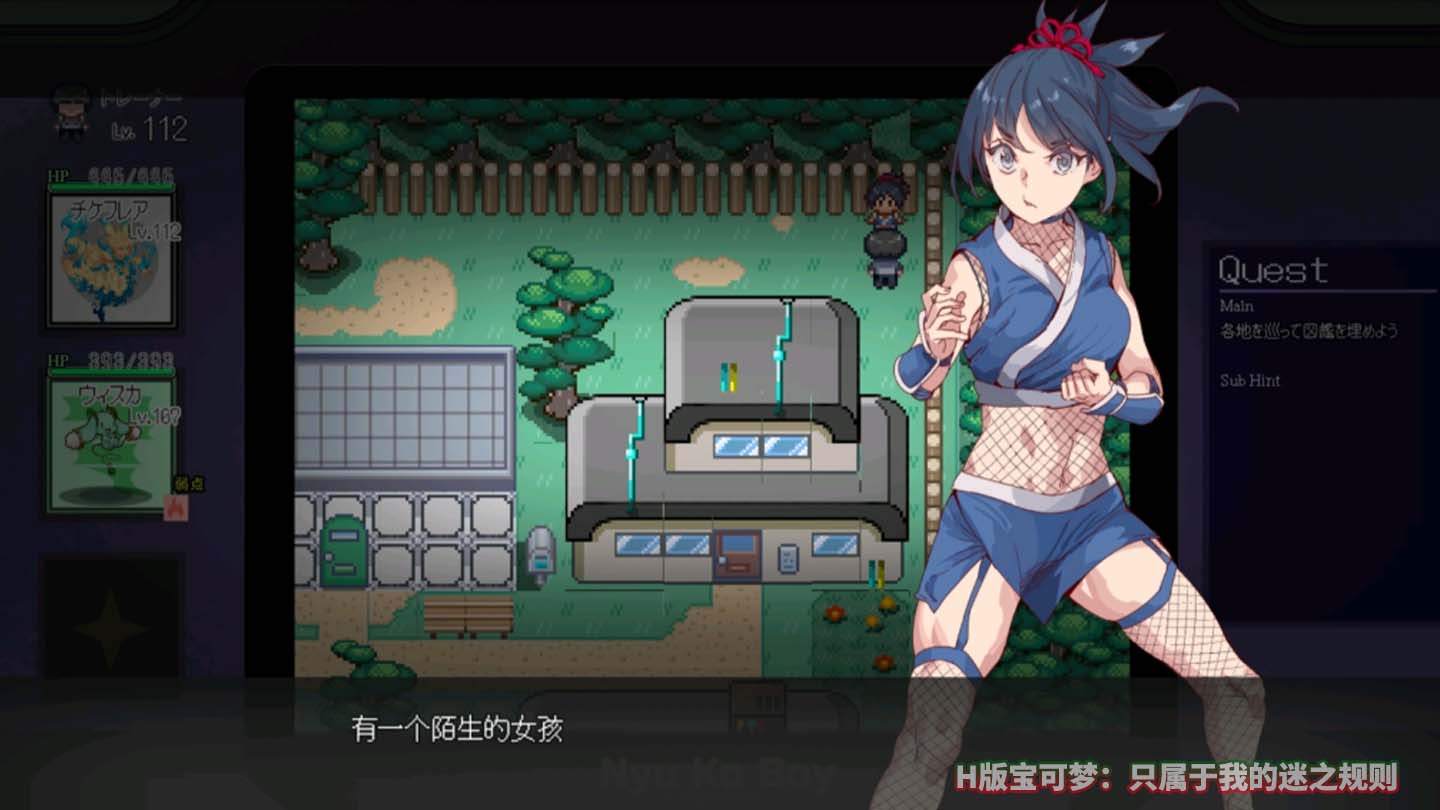
Task: Expand the Main quest entry
Action: [x=1234, y=307]
